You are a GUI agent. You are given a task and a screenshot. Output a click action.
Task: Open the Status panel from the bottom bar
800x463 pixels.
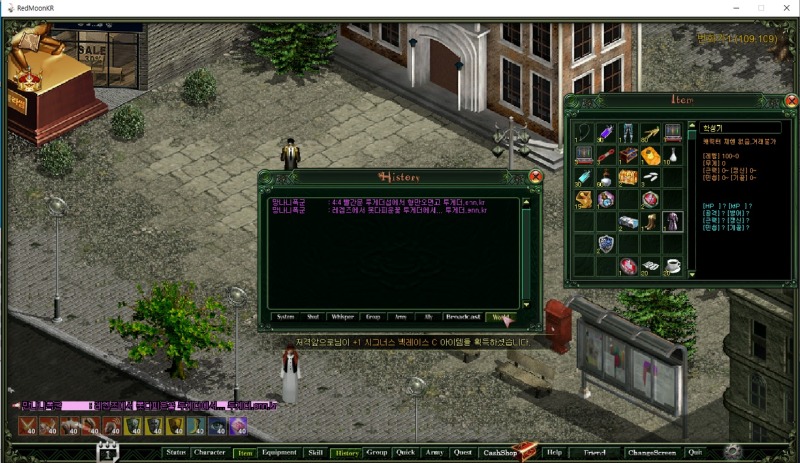pos(176,452)
